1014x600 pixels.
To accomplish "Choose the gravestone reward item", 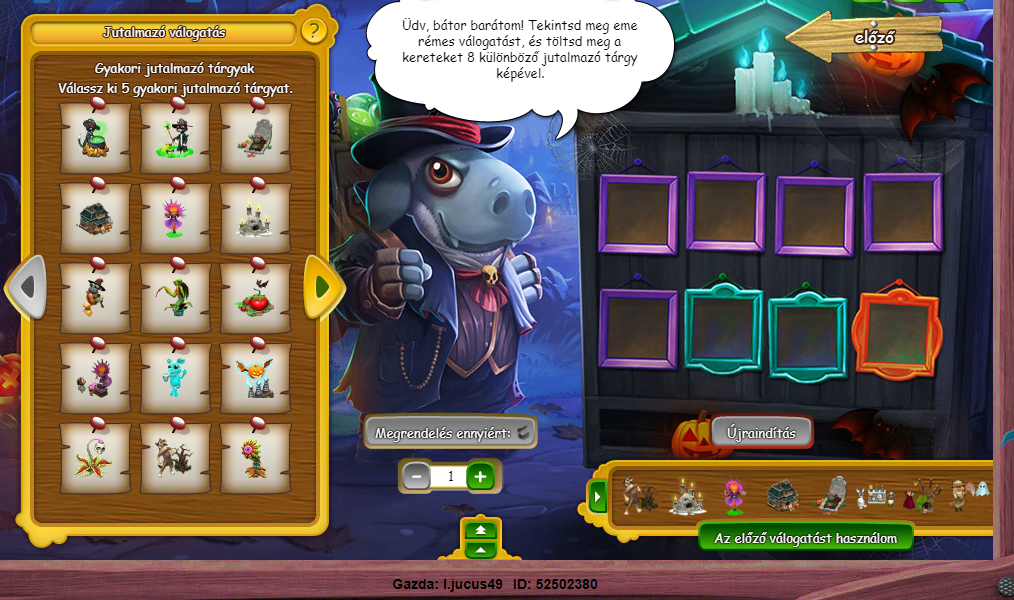I will (x=255, y=138).
